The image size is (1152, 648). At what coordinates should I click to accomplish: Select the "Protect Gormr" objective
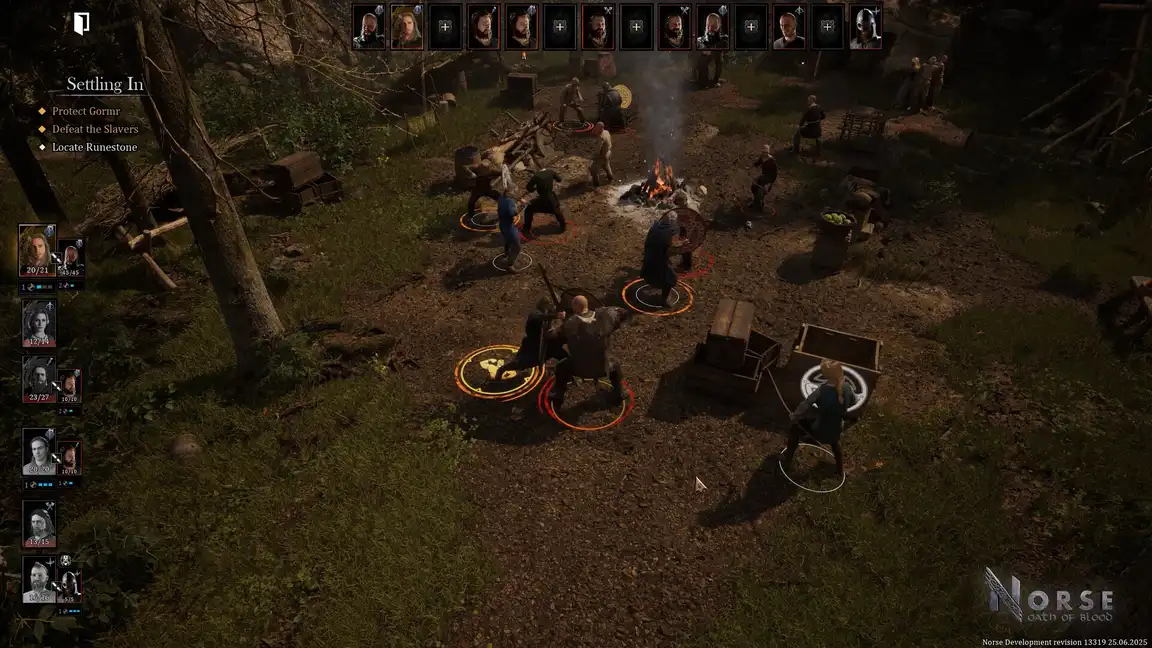[x=86, y=111]
